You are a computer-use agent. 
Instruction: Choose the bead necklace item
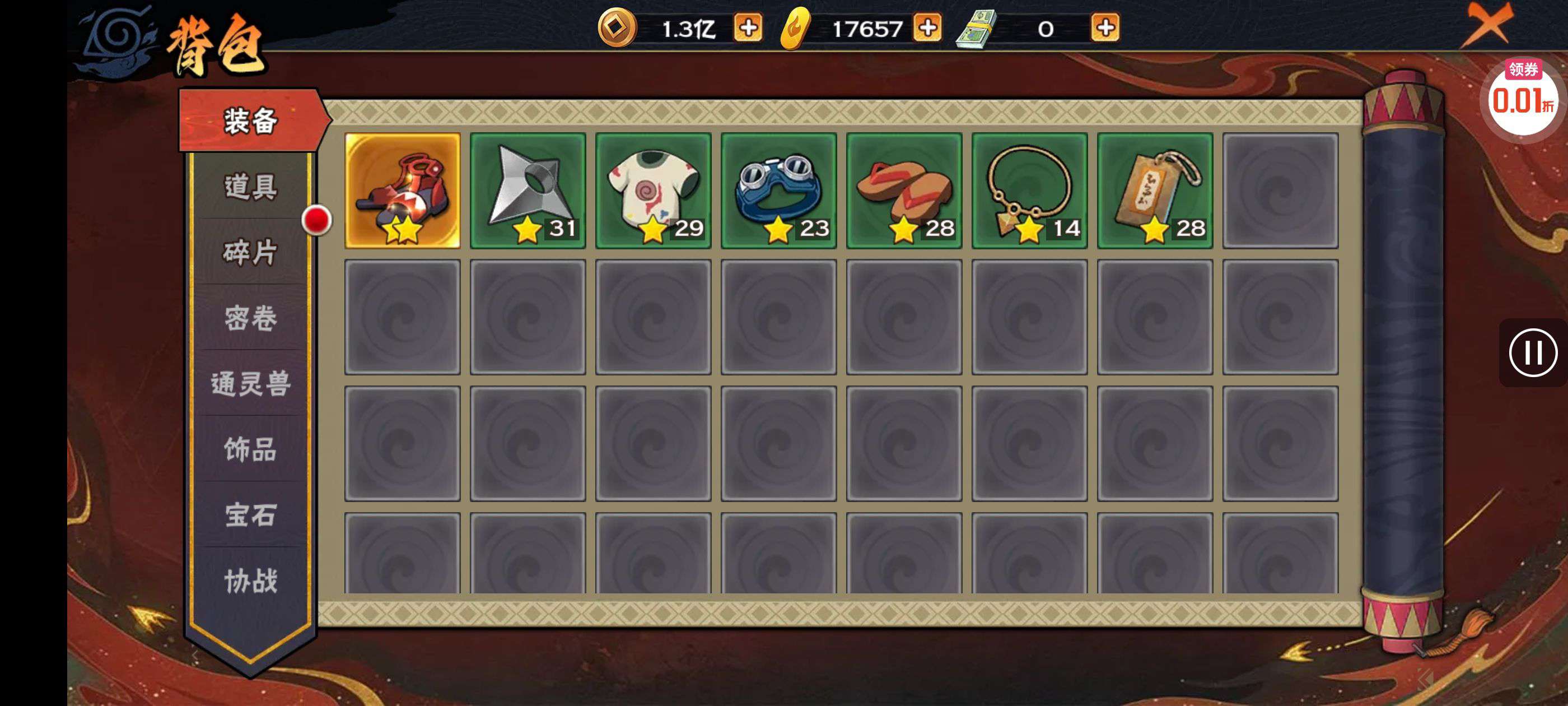(x=1029, y=191)
